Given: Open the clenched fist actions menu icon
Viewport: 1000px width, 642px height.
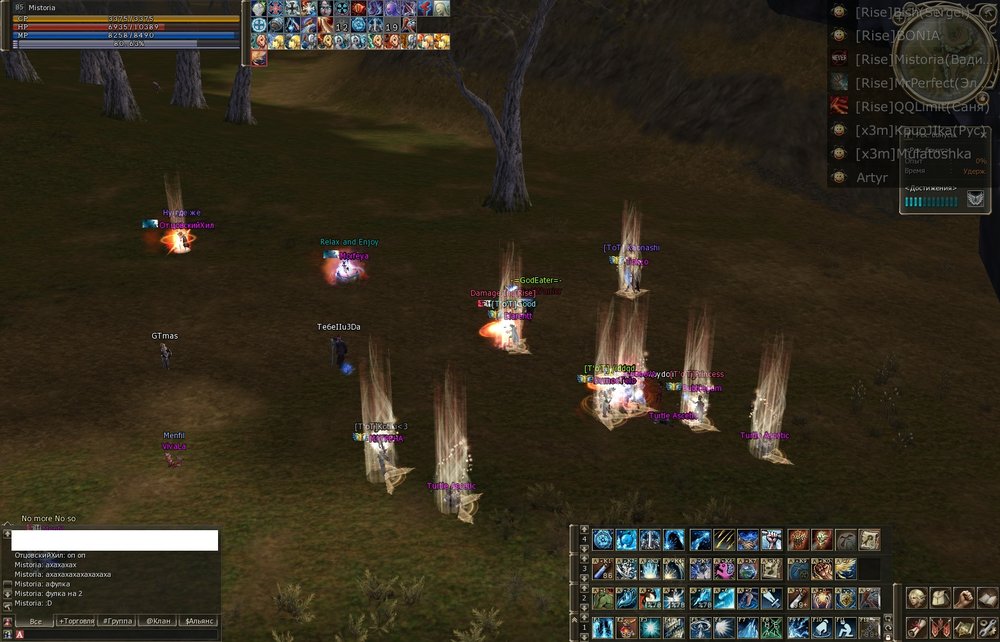Looking at the screenshot, I should coord(964,598).
